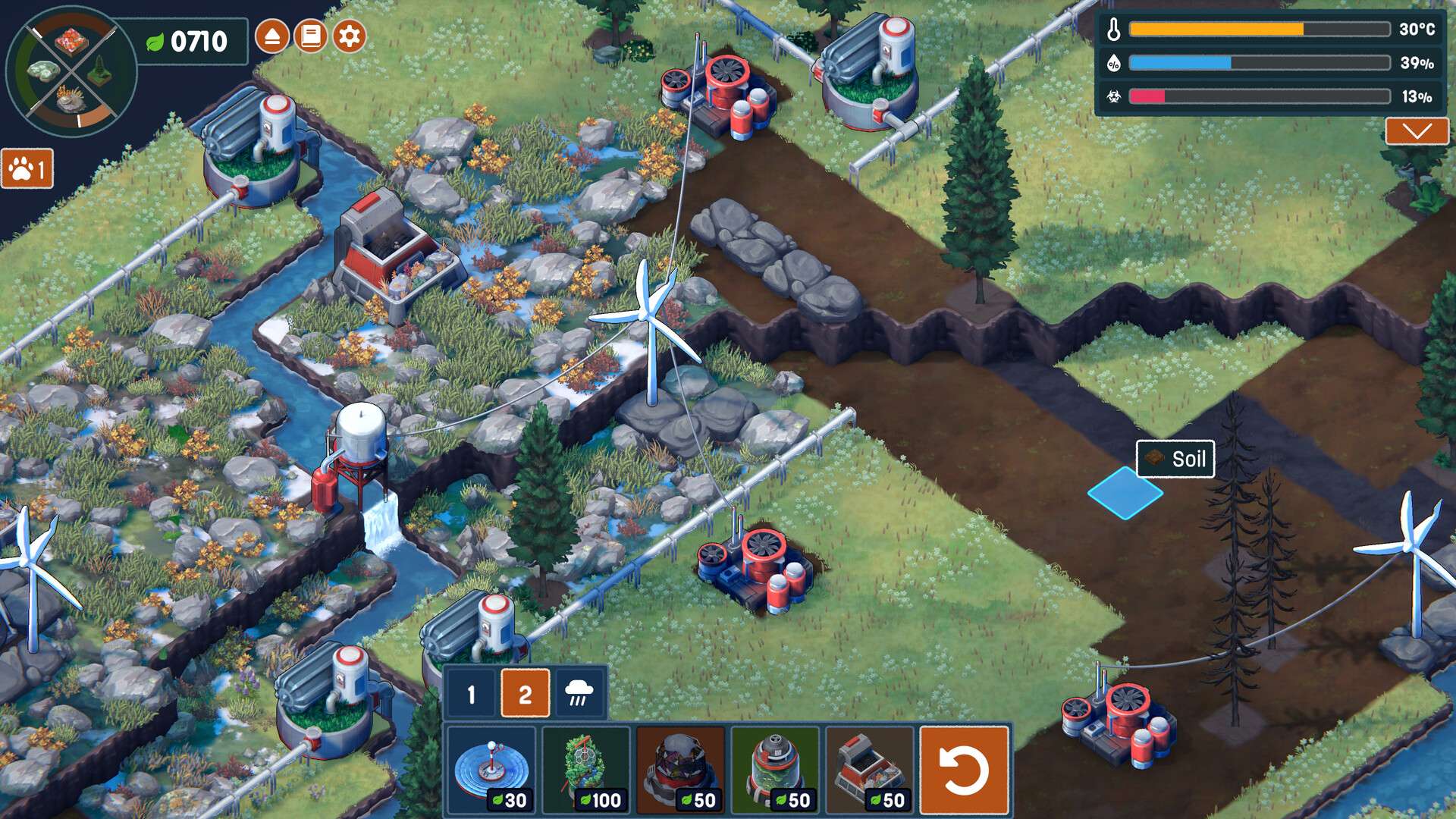Select the green glass-capsule building costing 50
Image resolution: width=1456 pixels, height=819 pixels.
(x=775, y=769)
